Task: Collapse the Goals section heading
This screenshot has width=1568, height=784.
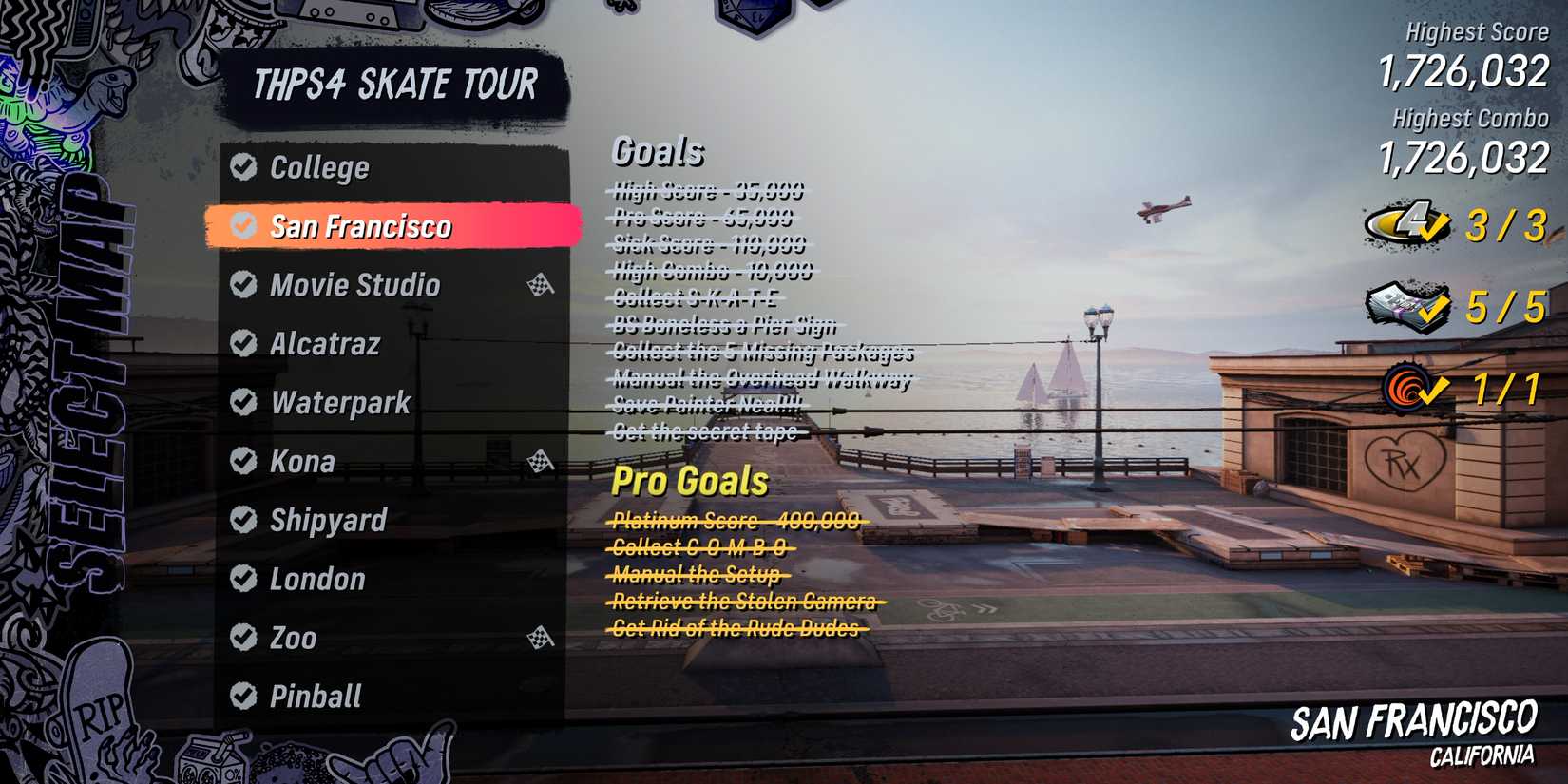Action: click(660, 150)
